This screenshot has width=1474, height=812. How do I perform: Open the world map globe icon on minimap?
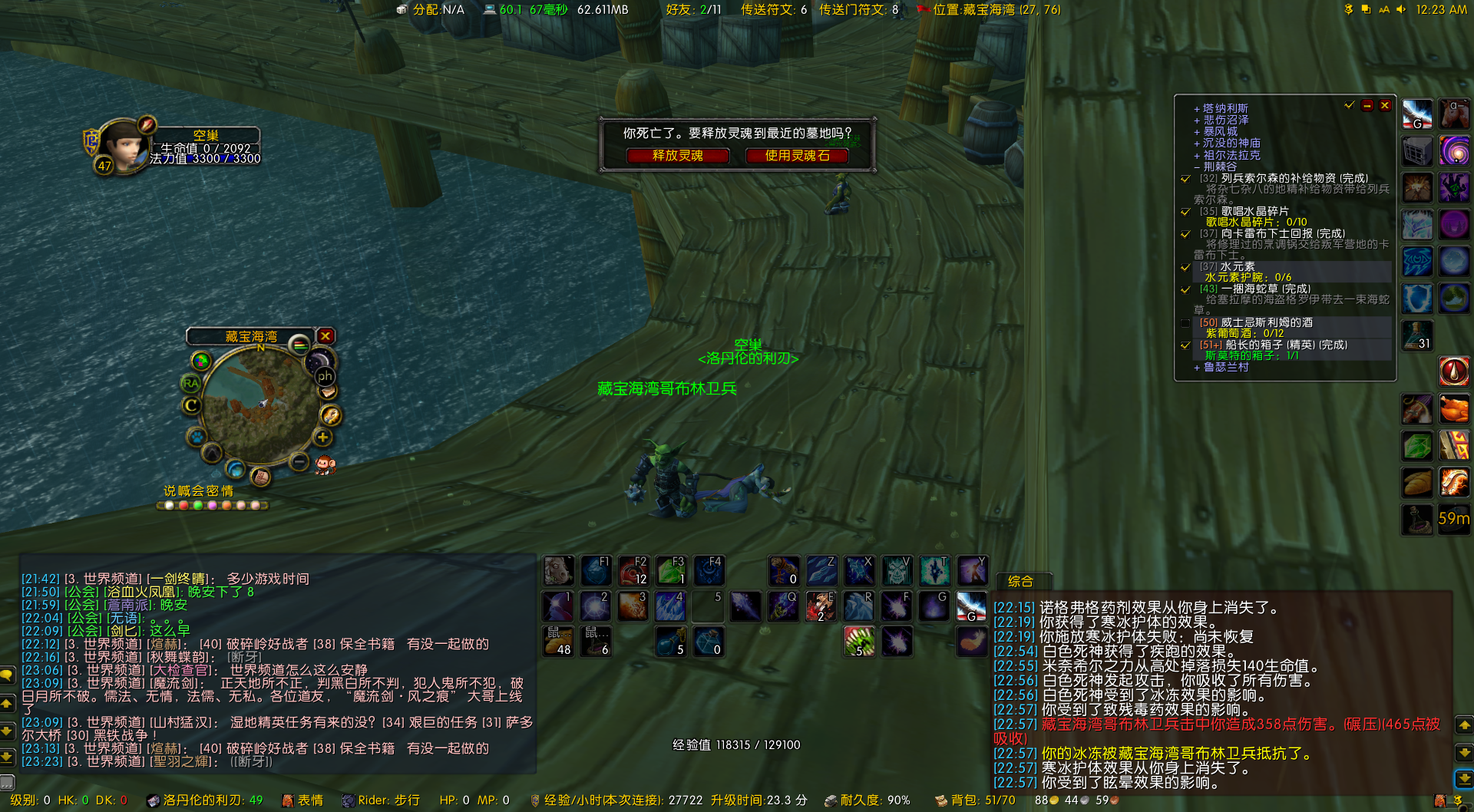(235, 470)
